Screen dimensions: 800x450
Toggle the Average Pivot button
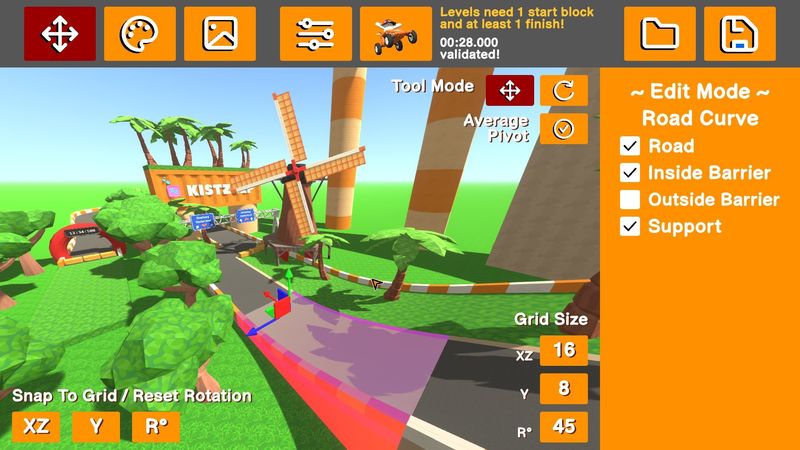(564, 129)
